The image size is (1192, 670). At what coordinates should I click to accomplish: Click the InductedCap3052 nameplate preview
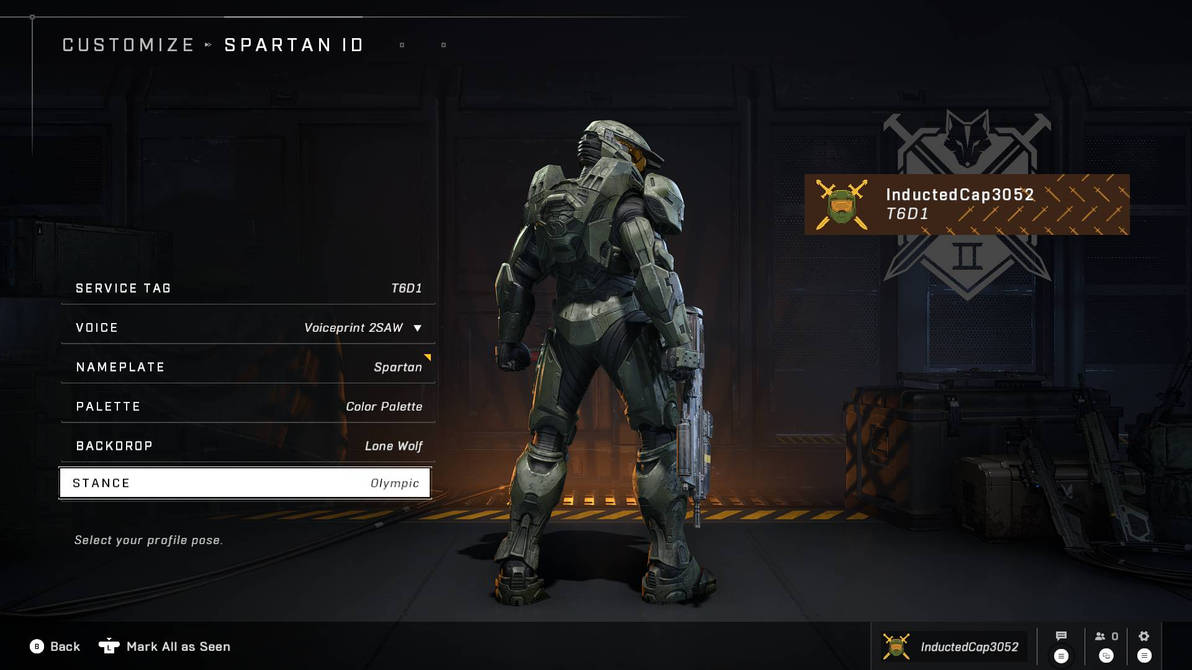pos(967,205)
